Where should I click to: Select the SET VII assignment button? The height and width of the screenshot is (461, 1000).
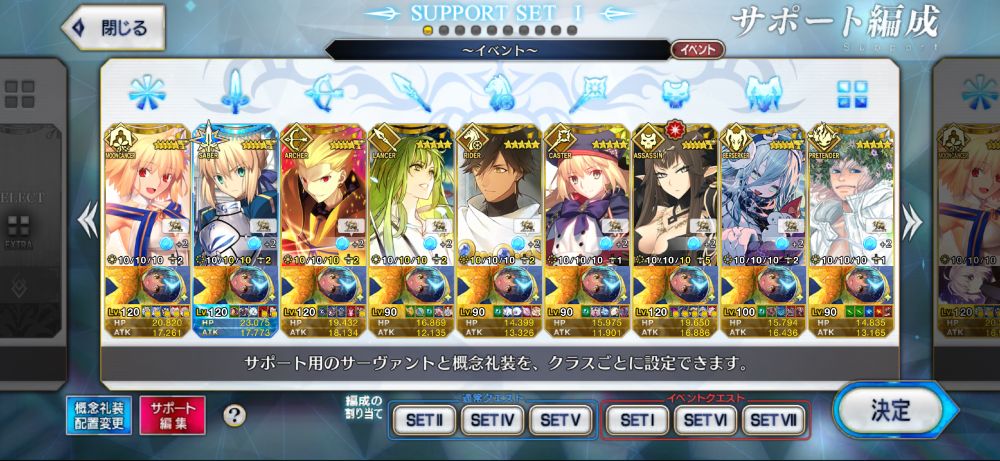pyautogui.click(x=773, y=421)
